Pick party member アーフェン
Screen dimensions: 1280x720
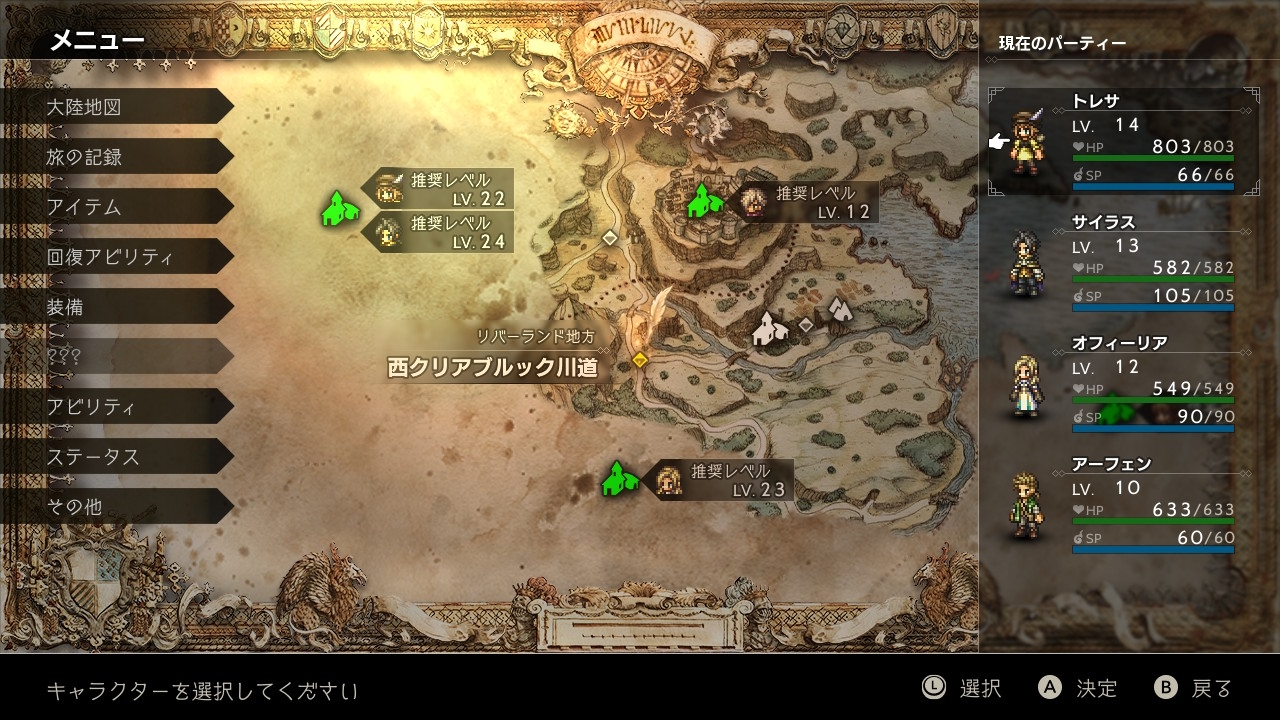pos(1120,504)
